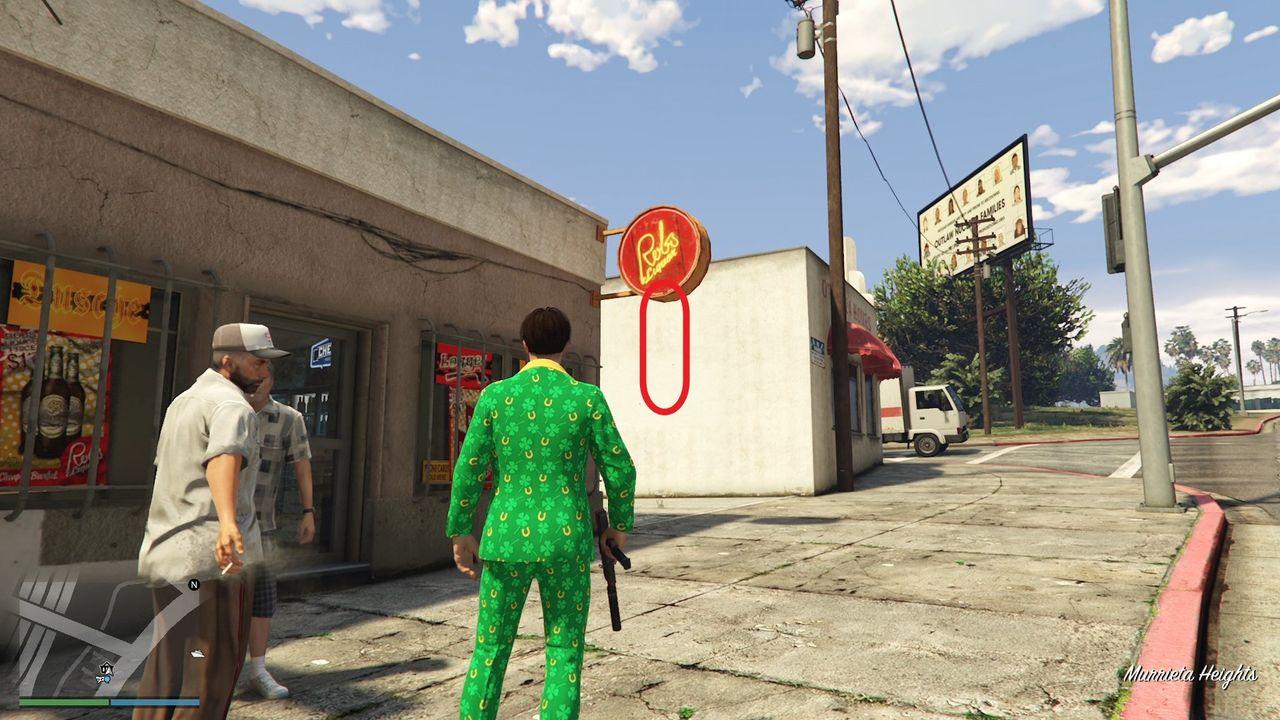The height and width of the screenshot is (720, 1280).
Task: Open the minimap street map
Action: coord(100,630)
